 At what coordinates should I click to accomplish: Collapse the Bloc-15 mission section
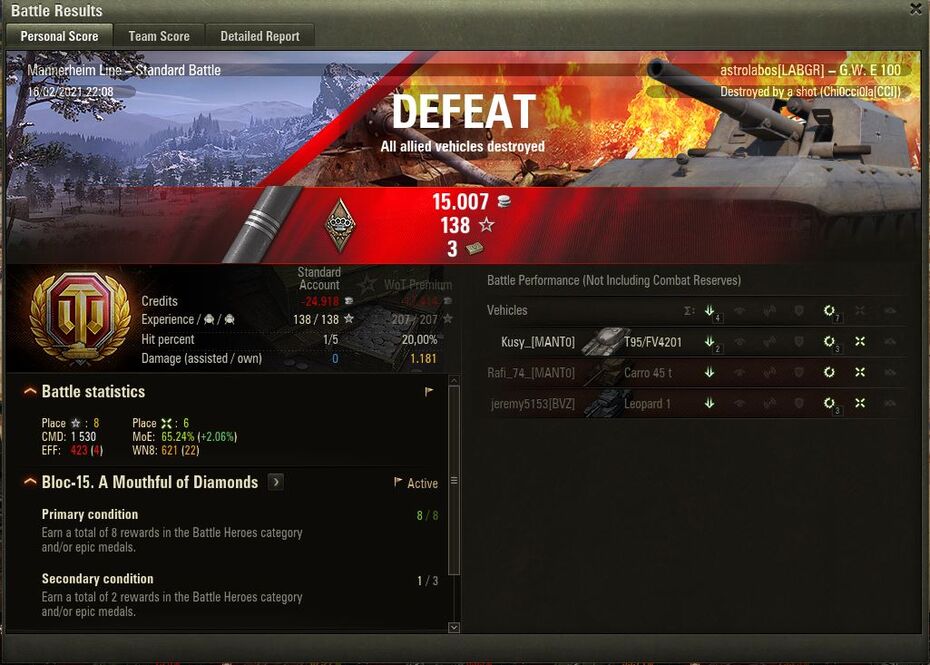click(x=30, y=482)
